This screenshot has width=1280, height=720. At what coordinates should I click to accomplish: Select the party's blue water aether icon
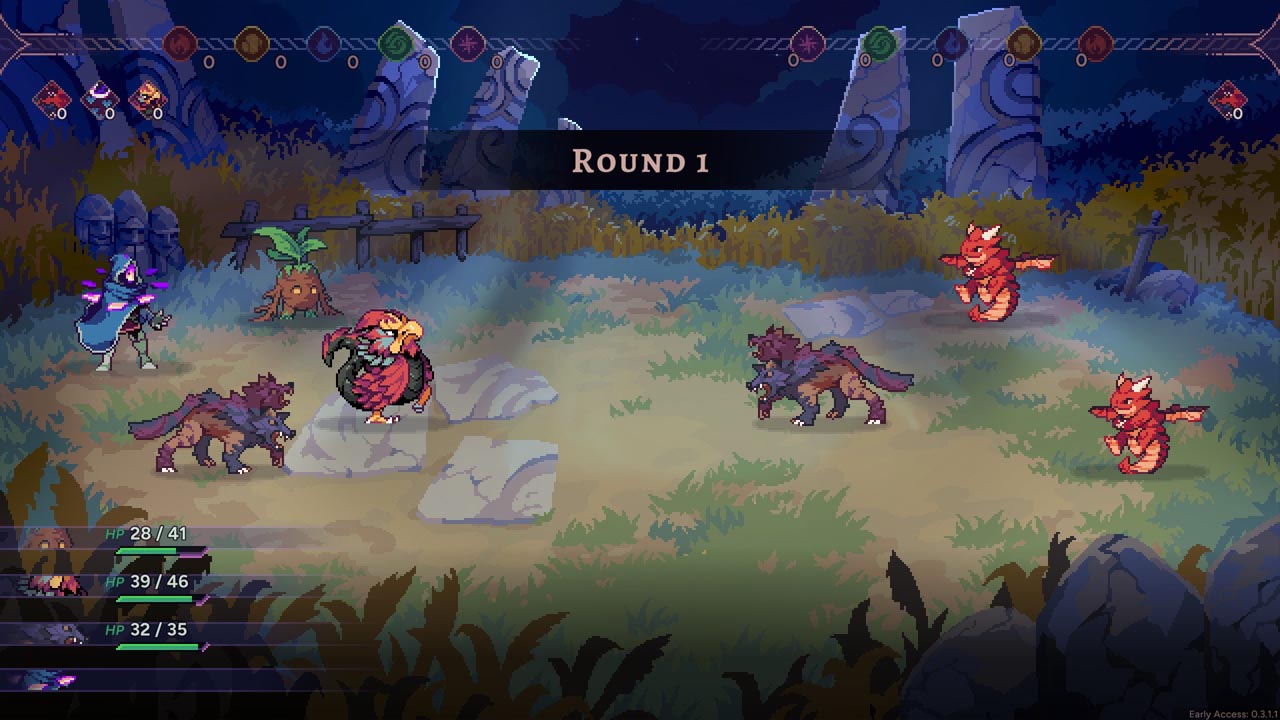pos(323,44)
